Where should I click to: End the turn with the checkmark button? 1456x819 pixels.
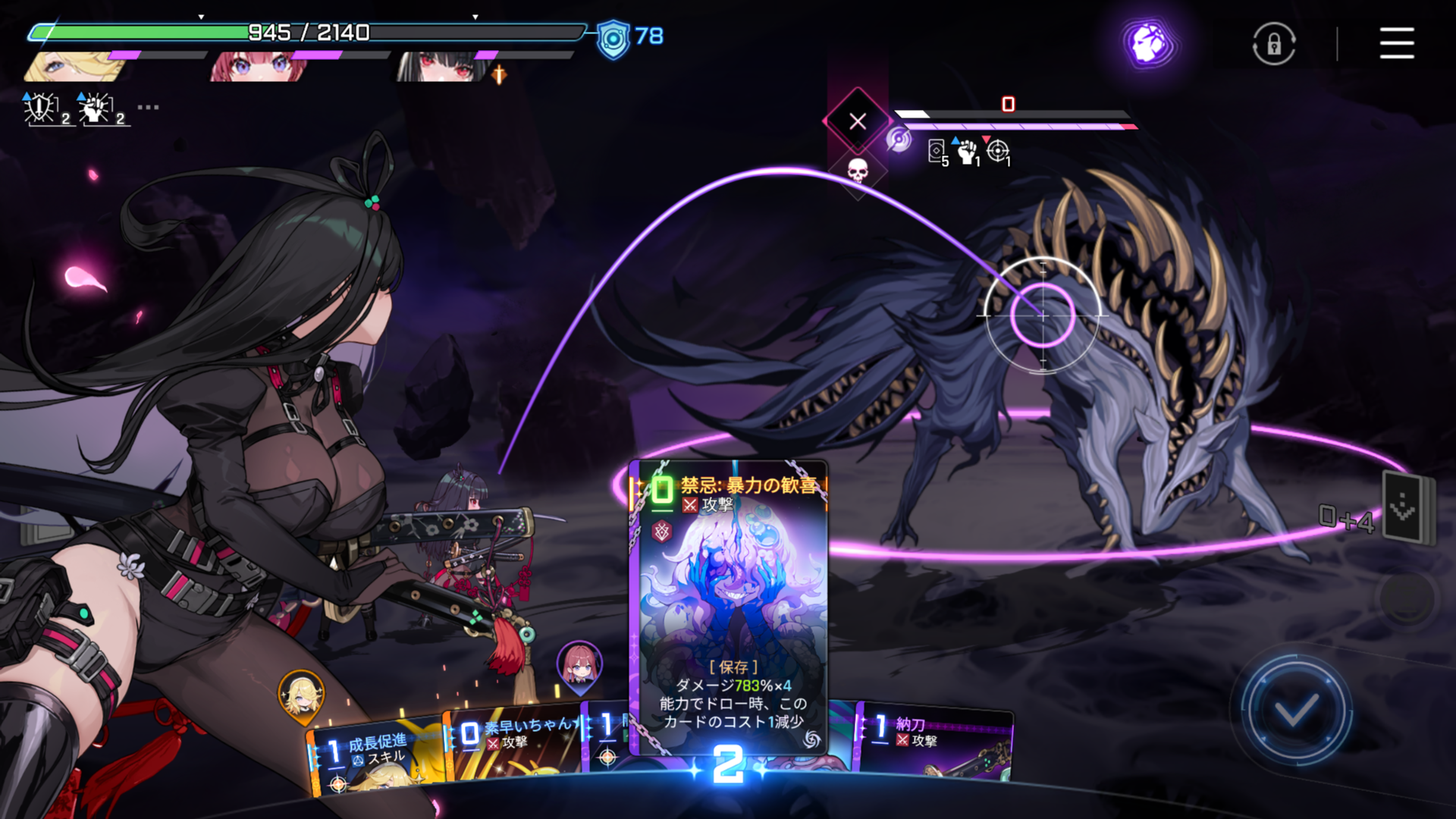pyautogui.click(x=1295, y=711)
